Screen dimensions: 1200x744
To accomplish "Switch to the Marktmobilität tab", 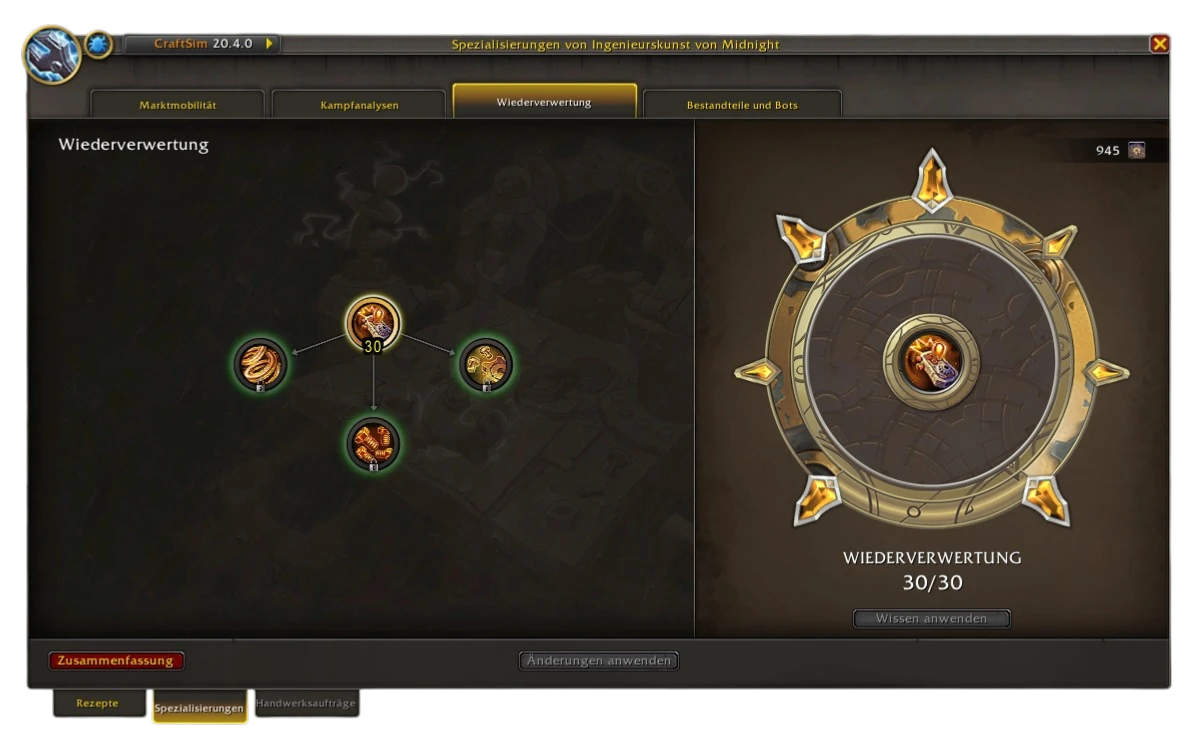I will point(178,105).
